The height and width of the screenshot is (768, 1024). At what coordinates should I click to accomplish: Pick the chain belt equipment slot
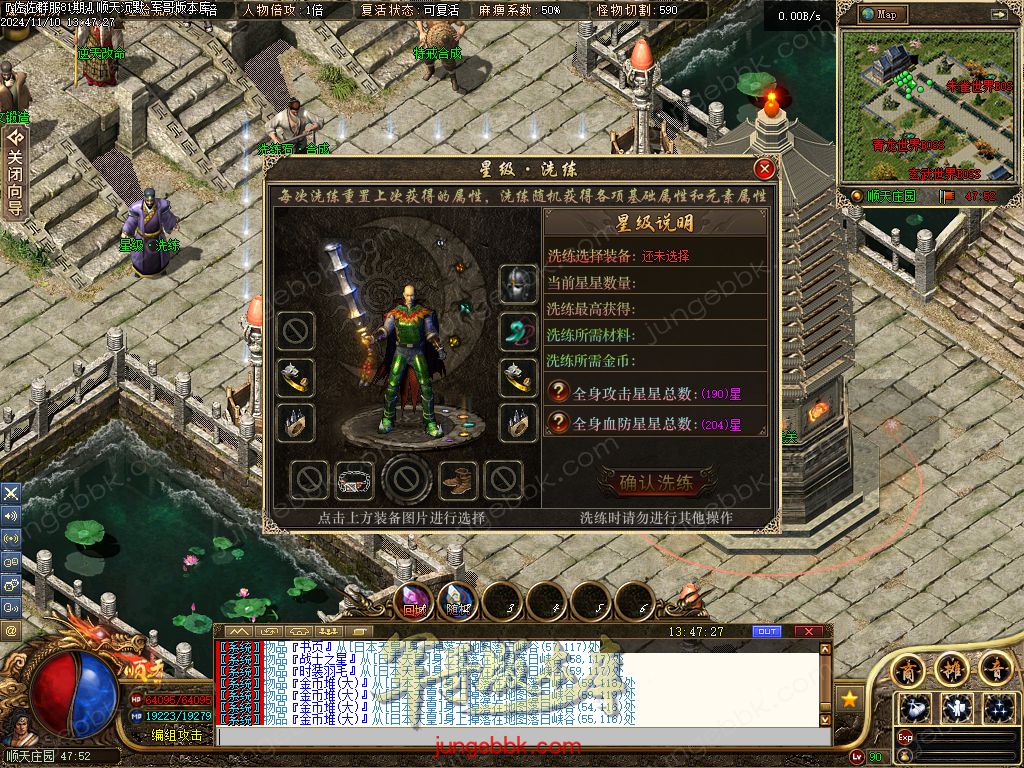pos(354,480)
